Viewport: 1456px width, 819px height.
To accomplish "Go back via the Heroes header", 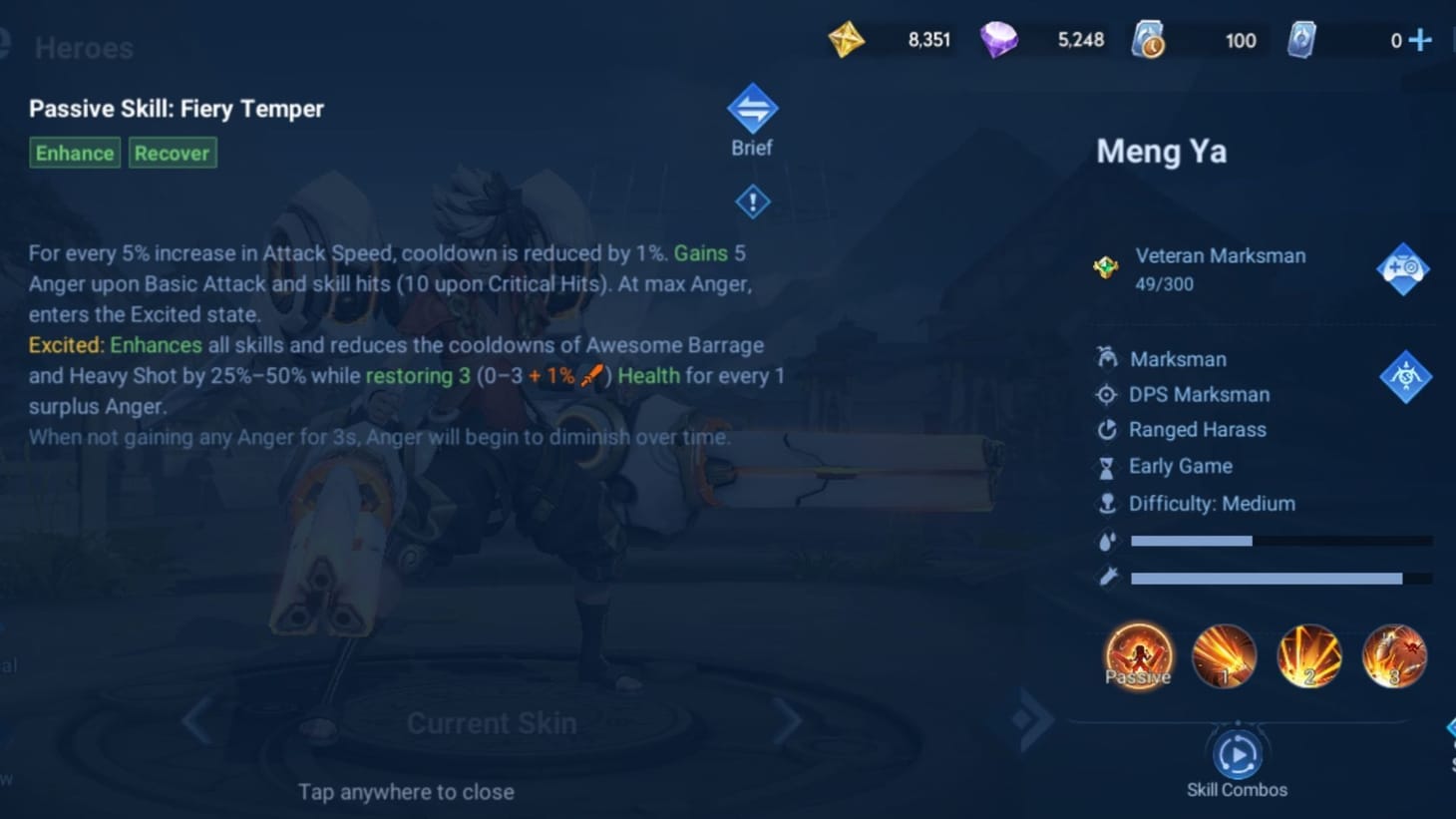I will 84,47.
